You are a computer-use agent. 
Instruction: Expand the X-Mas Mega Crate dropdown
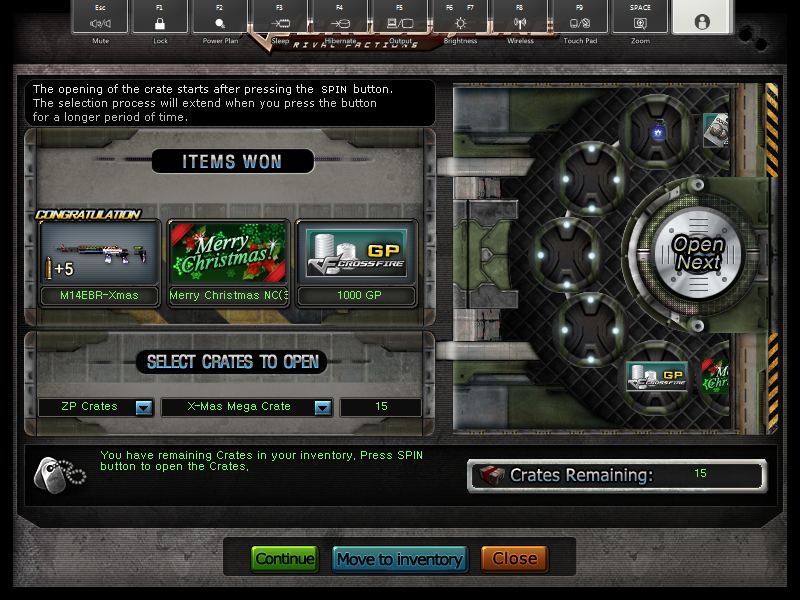[322, 407]
